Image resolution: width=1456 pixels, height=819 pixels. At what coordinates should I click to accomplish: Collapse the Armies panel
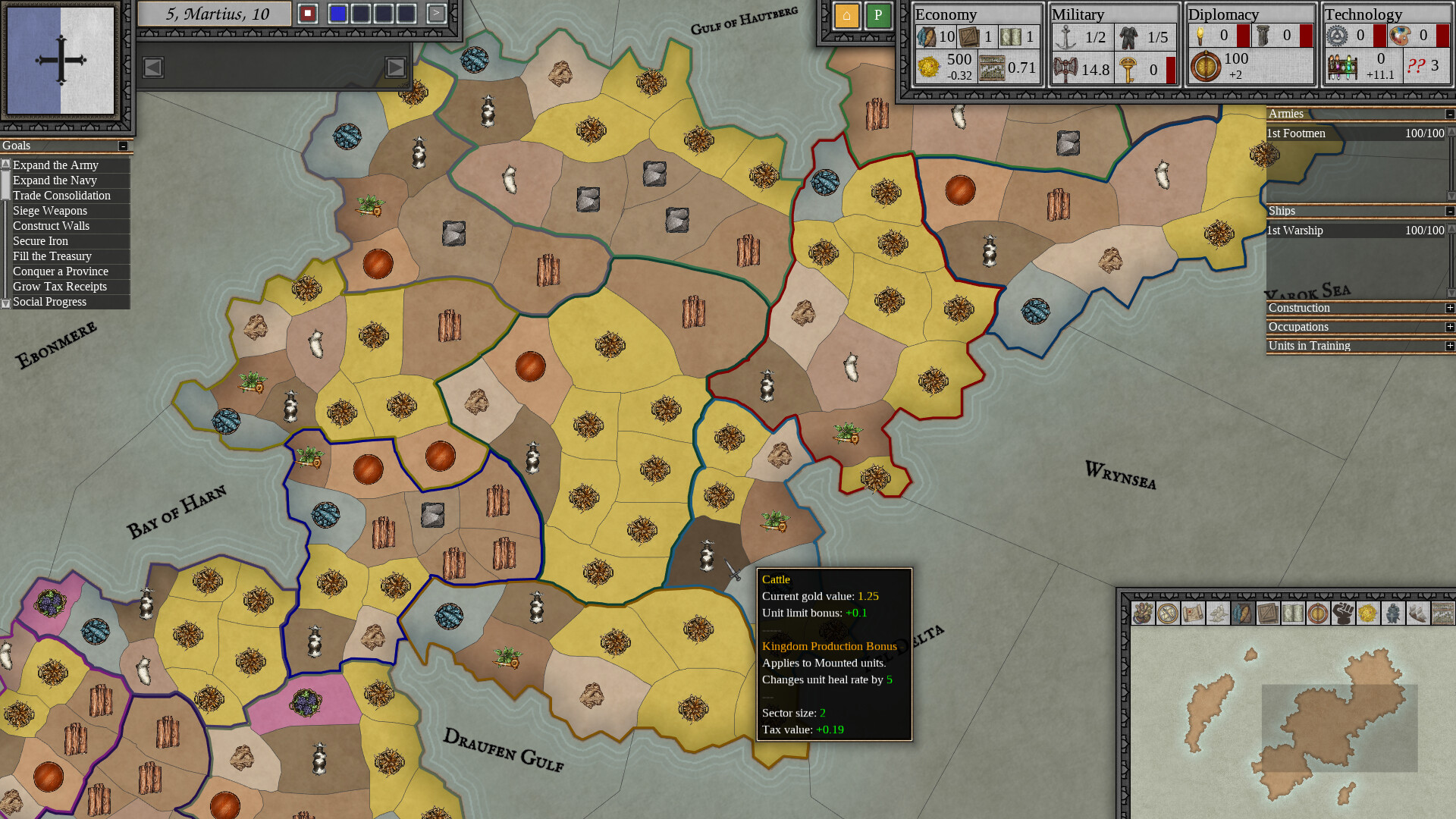coord(1451,114)
